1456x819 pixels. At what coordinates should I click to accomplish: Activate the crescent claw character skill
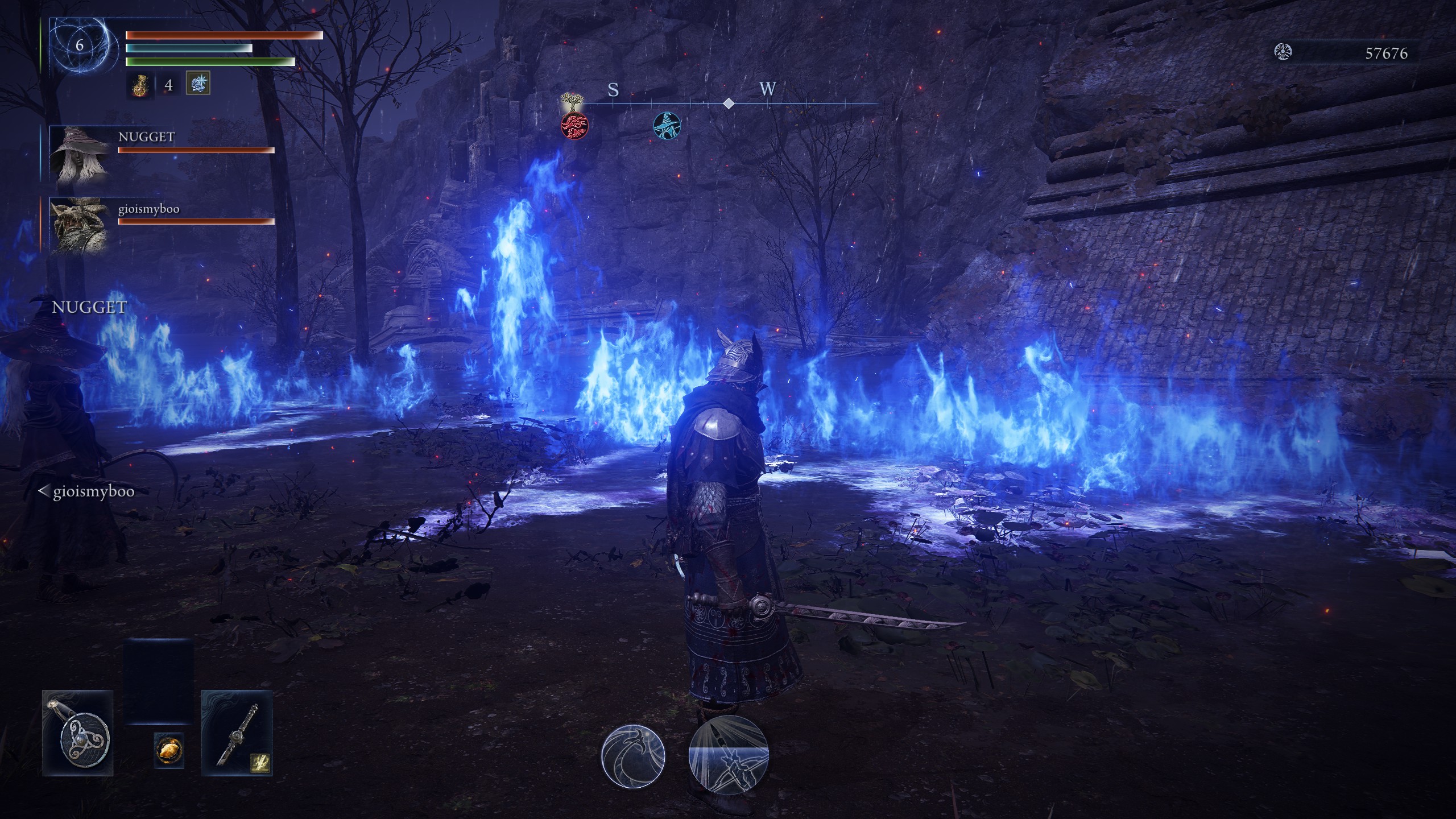click(633, 756)
